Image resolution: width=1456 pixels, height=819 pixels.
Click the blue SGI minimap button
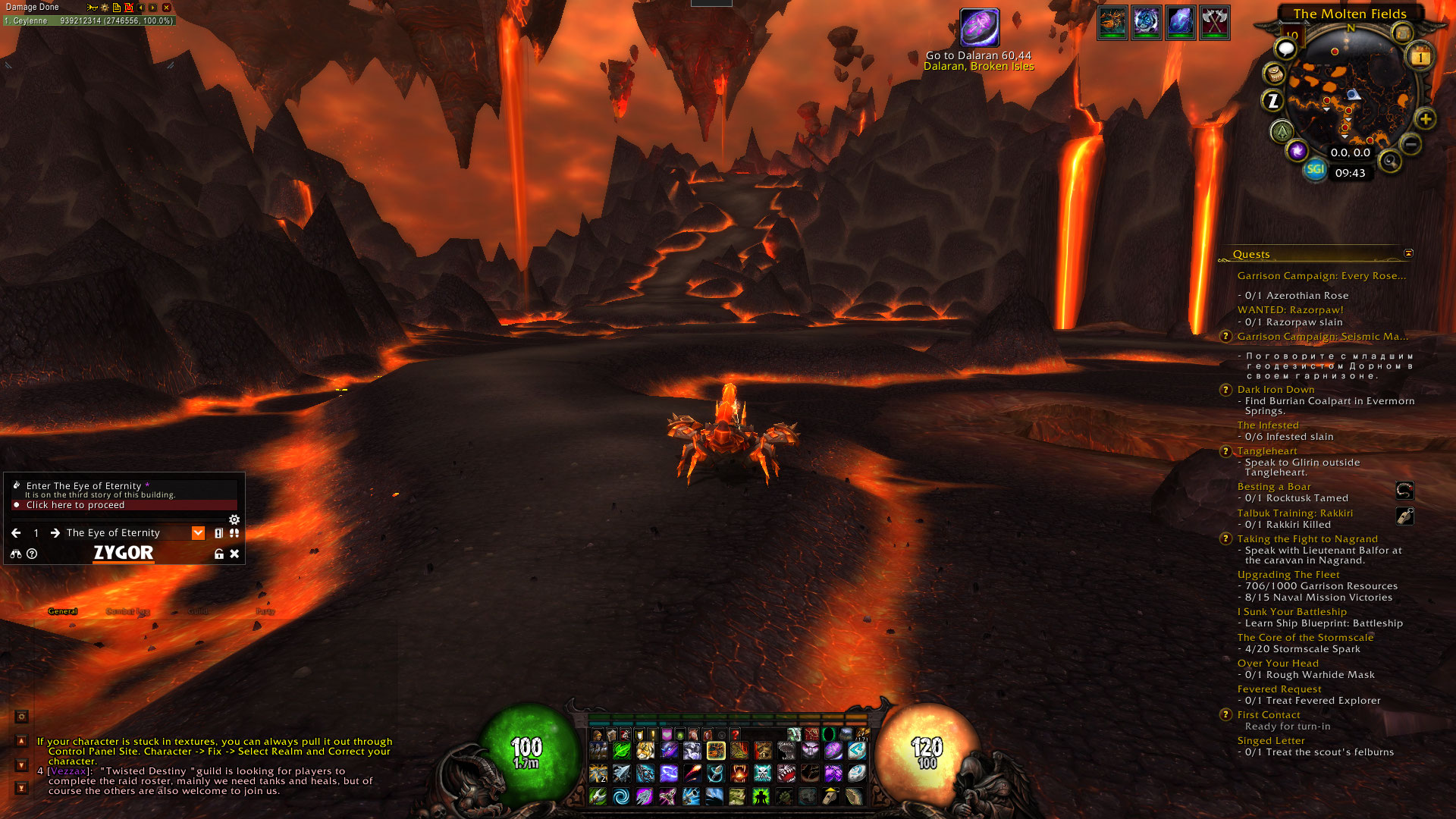(x=1315, y=169)
